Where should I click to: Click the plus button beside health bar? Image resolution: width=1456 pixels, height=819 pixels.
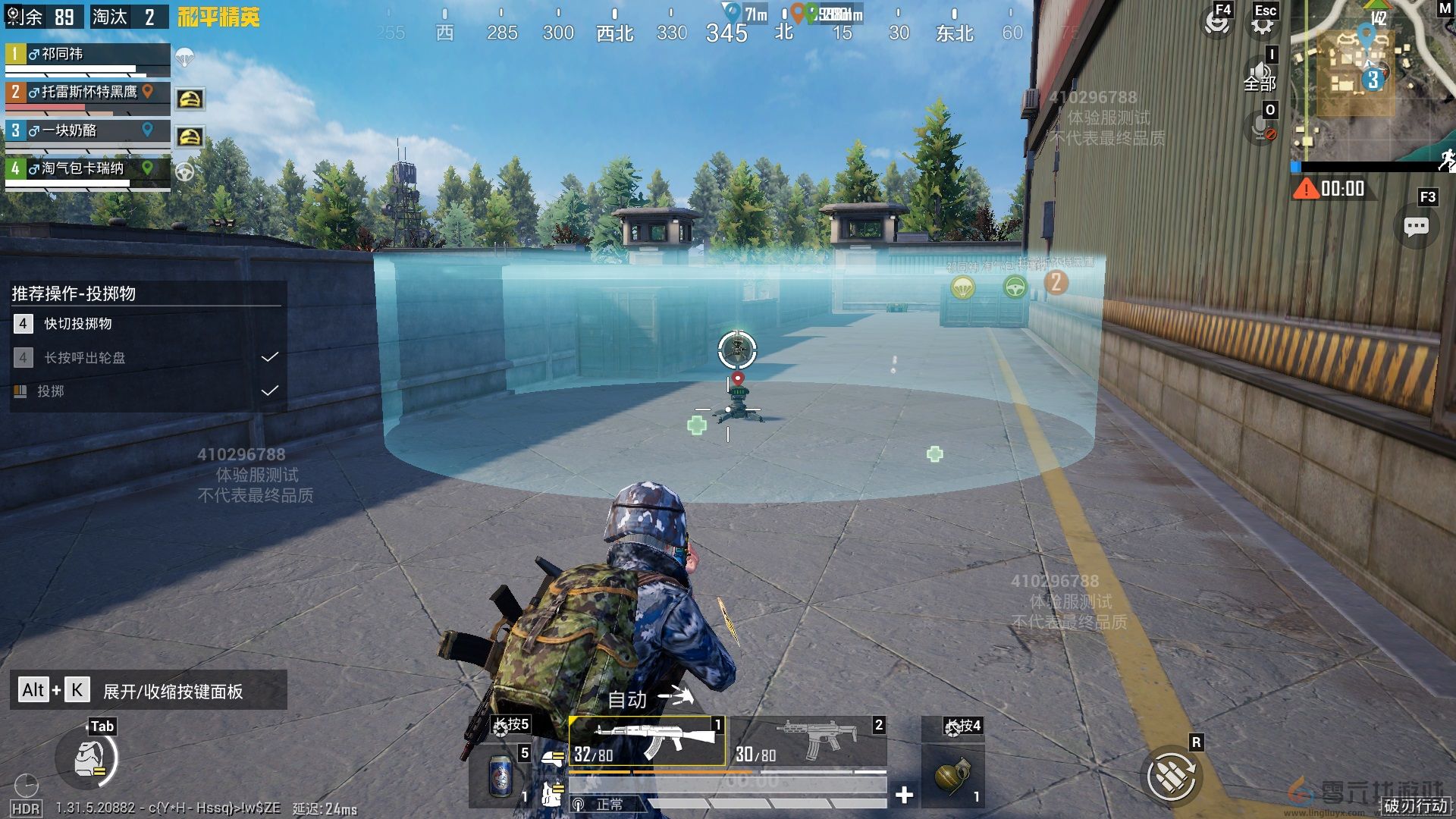tap(904, 795)
